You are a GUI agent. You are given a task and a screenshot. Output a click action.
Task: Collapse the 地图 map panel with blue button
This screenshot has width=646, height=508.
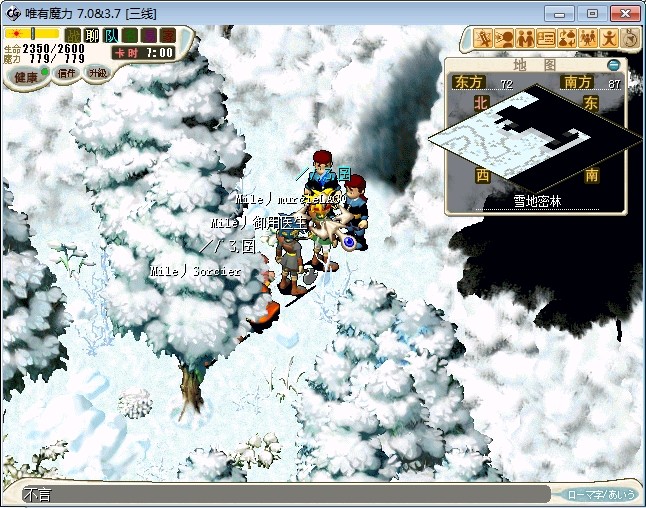(614, 65)
